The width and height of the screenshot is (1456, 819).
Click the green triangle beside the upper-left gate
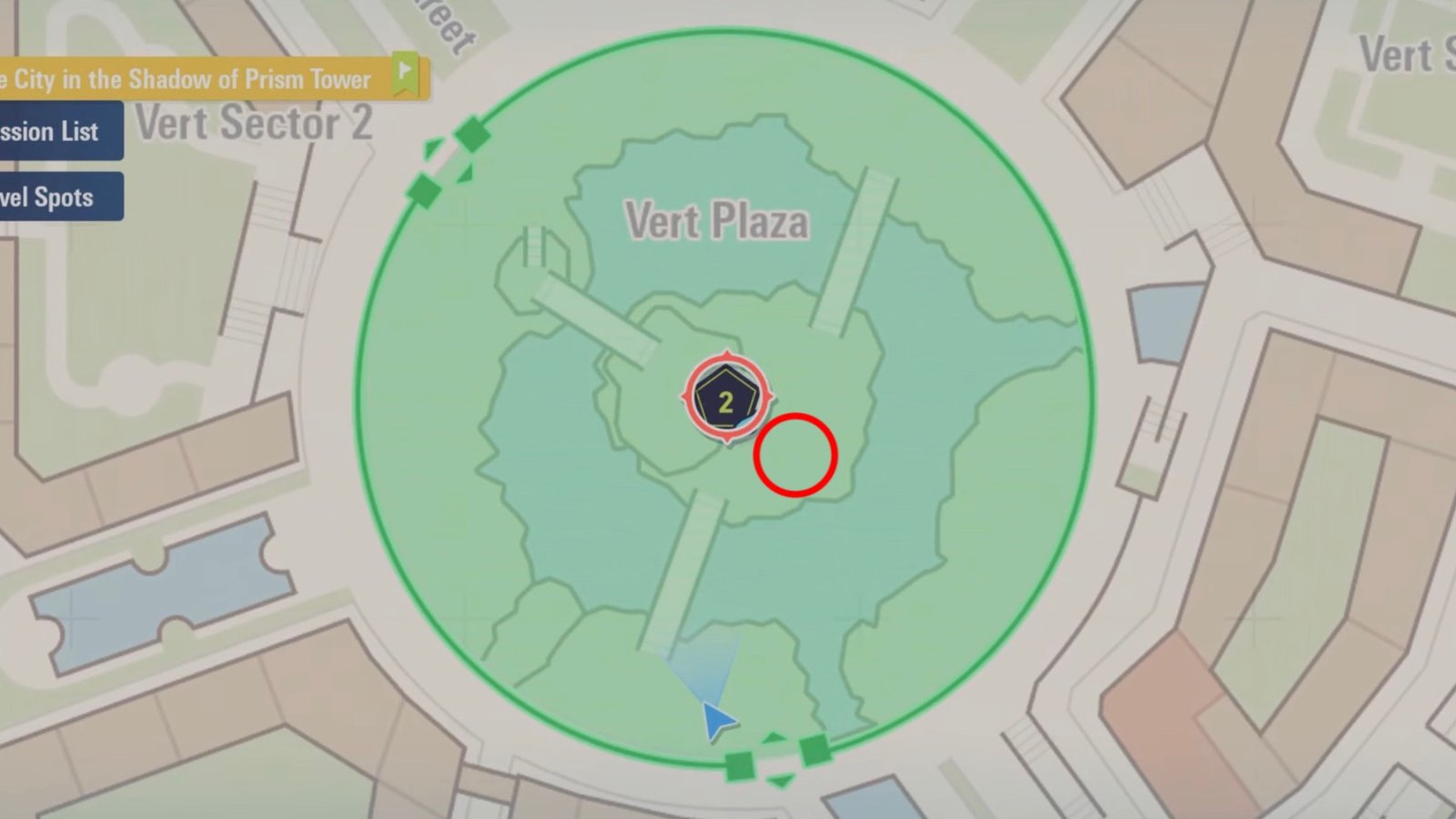[432, 147]
